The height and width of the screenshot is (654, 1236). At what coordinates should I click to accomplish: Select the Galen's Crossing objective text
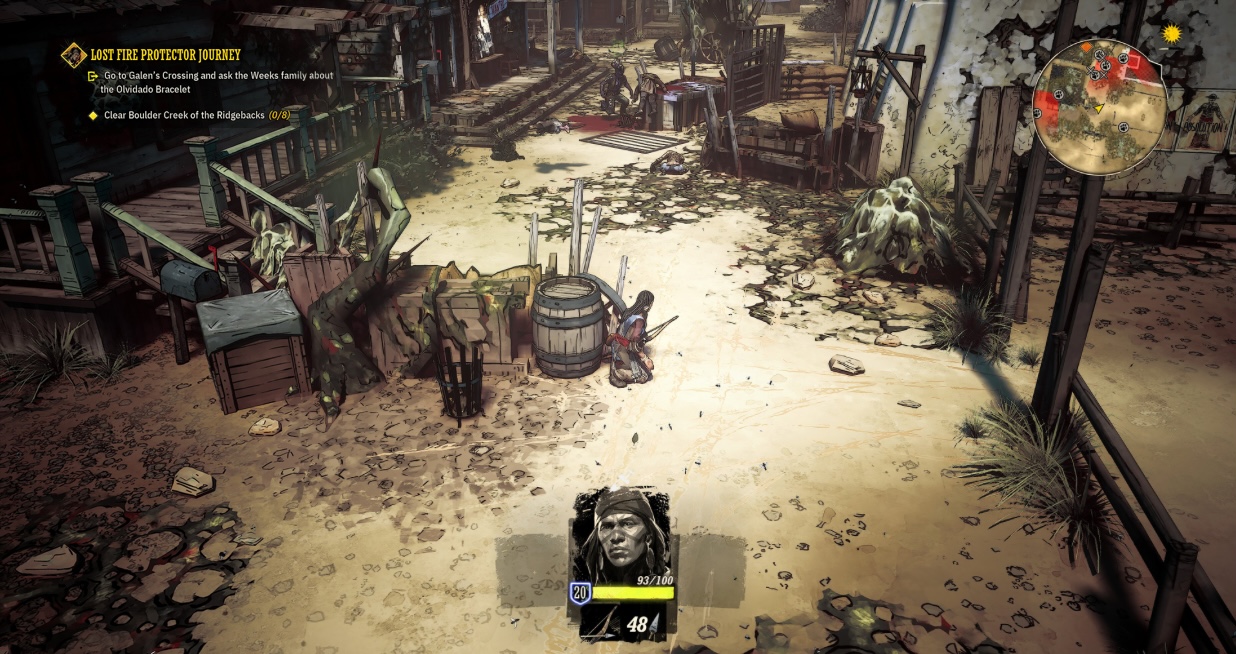tap(218, 82)
